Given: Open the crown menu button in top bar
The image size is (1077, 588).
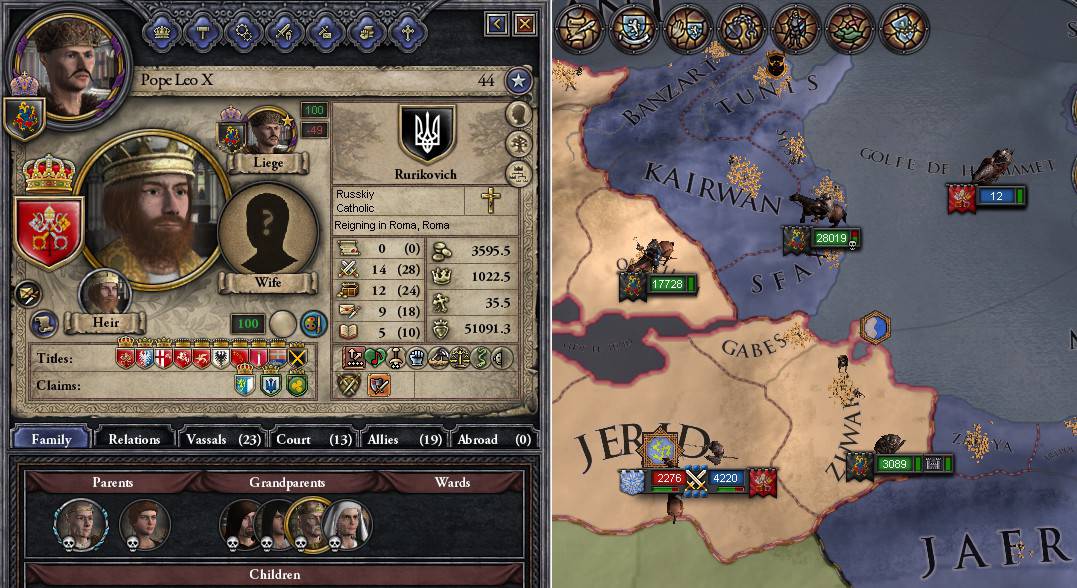Looking at the screenshot, I should point(160,30).
